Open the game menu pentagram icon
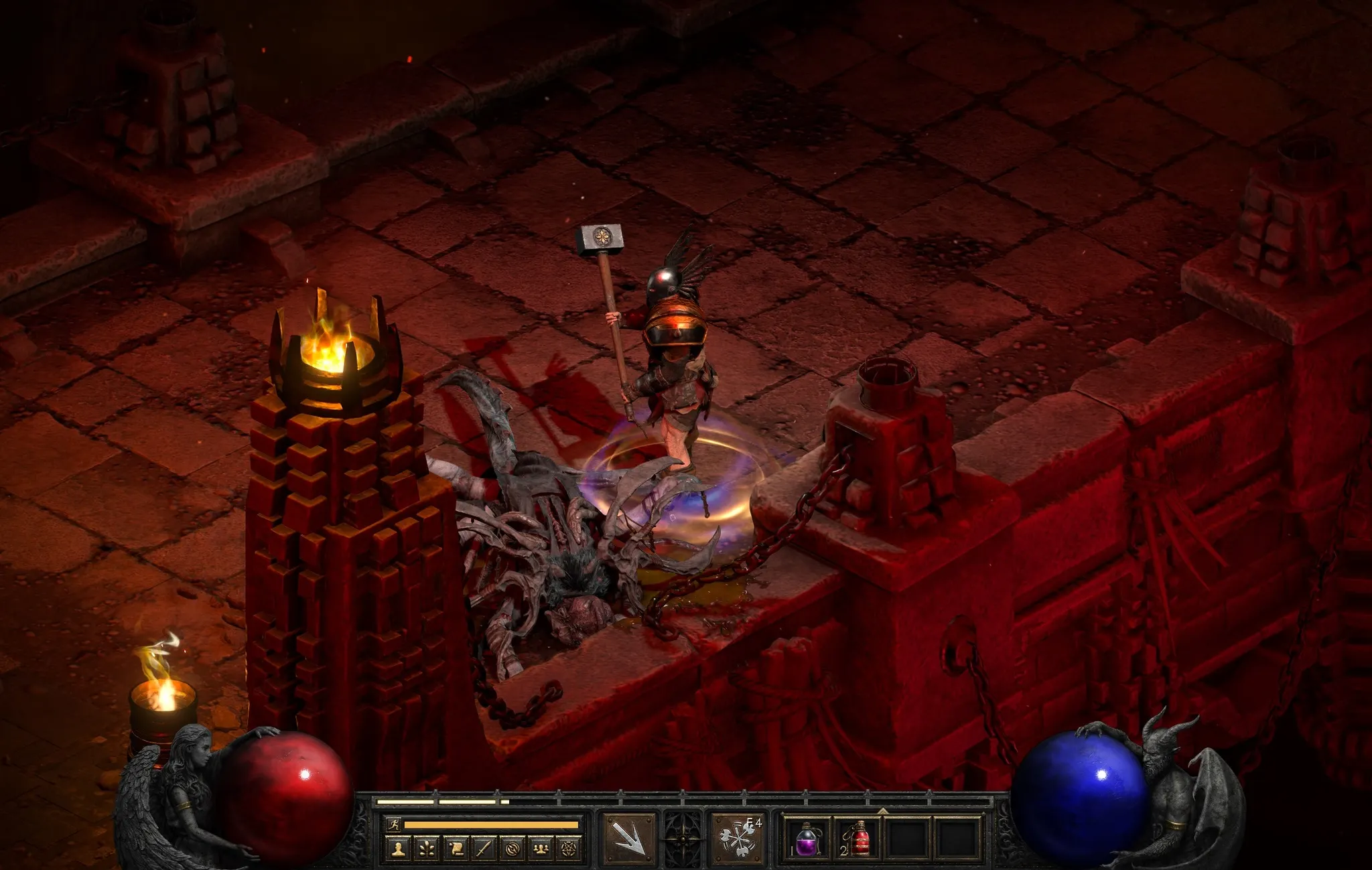The width and height of the screenshot is (1372, 870). point(569,849)
